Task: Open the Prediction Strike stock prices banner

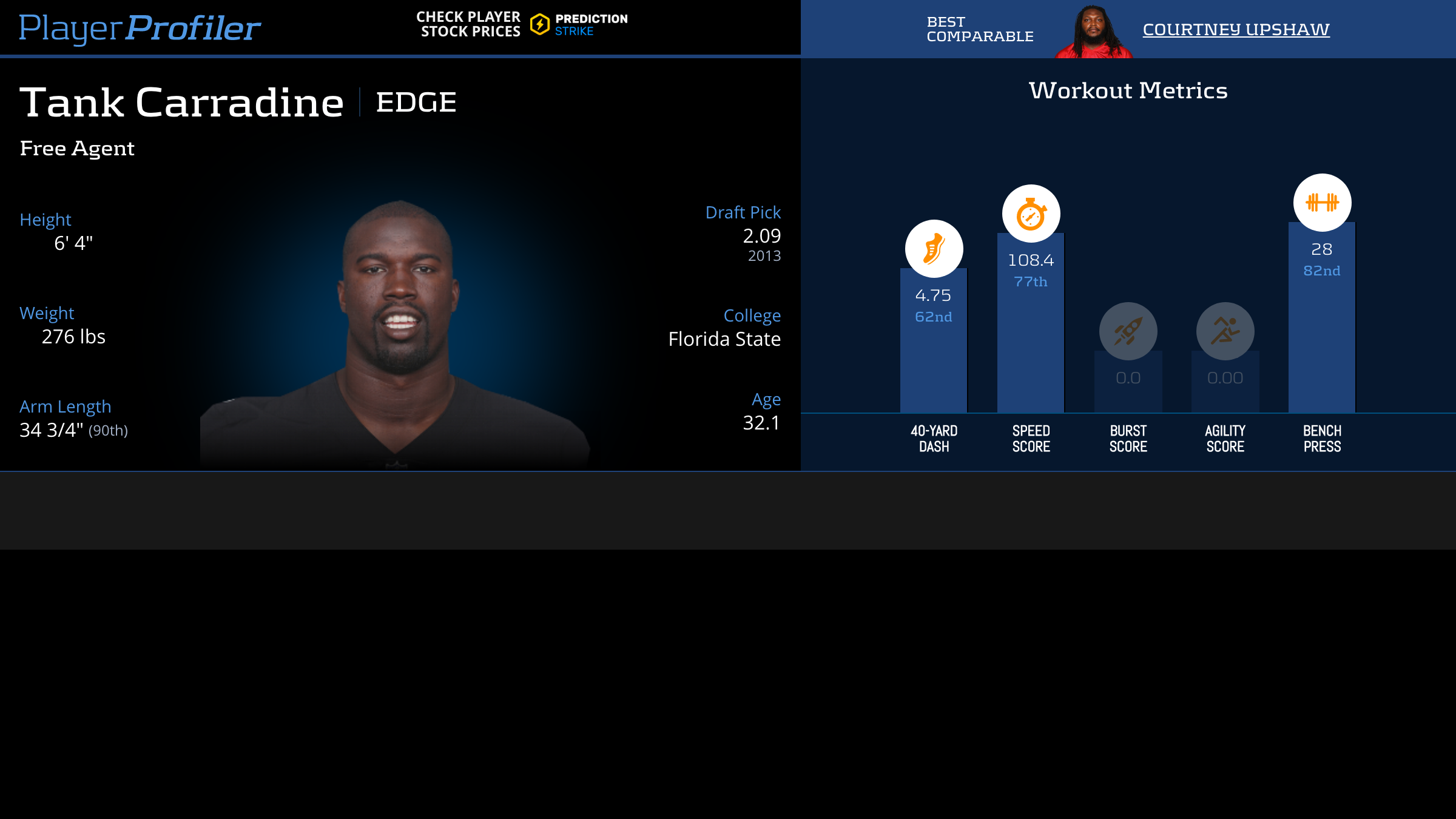Action: point(522,24)
